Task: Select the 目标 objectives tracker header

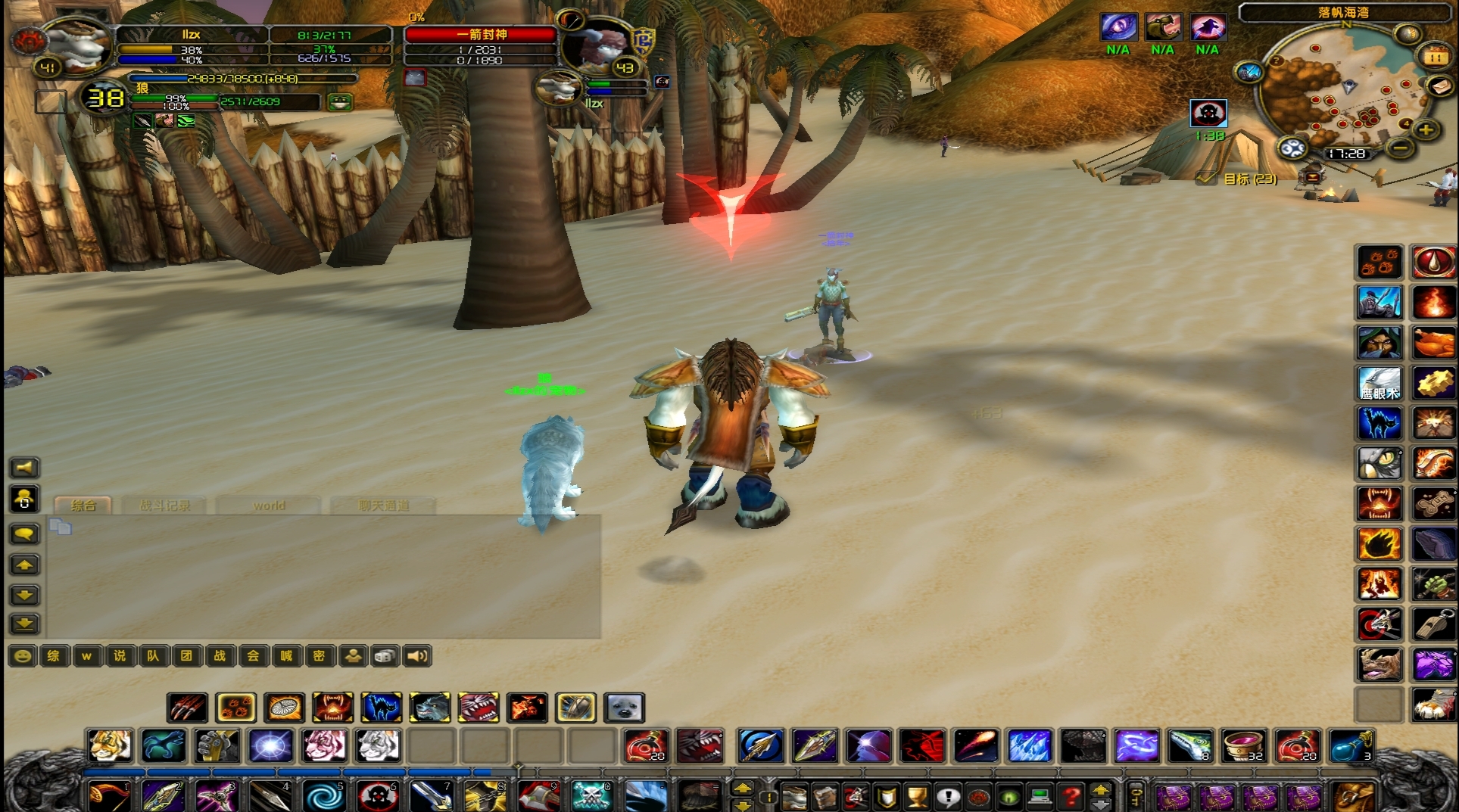Action: [1249, 179]
